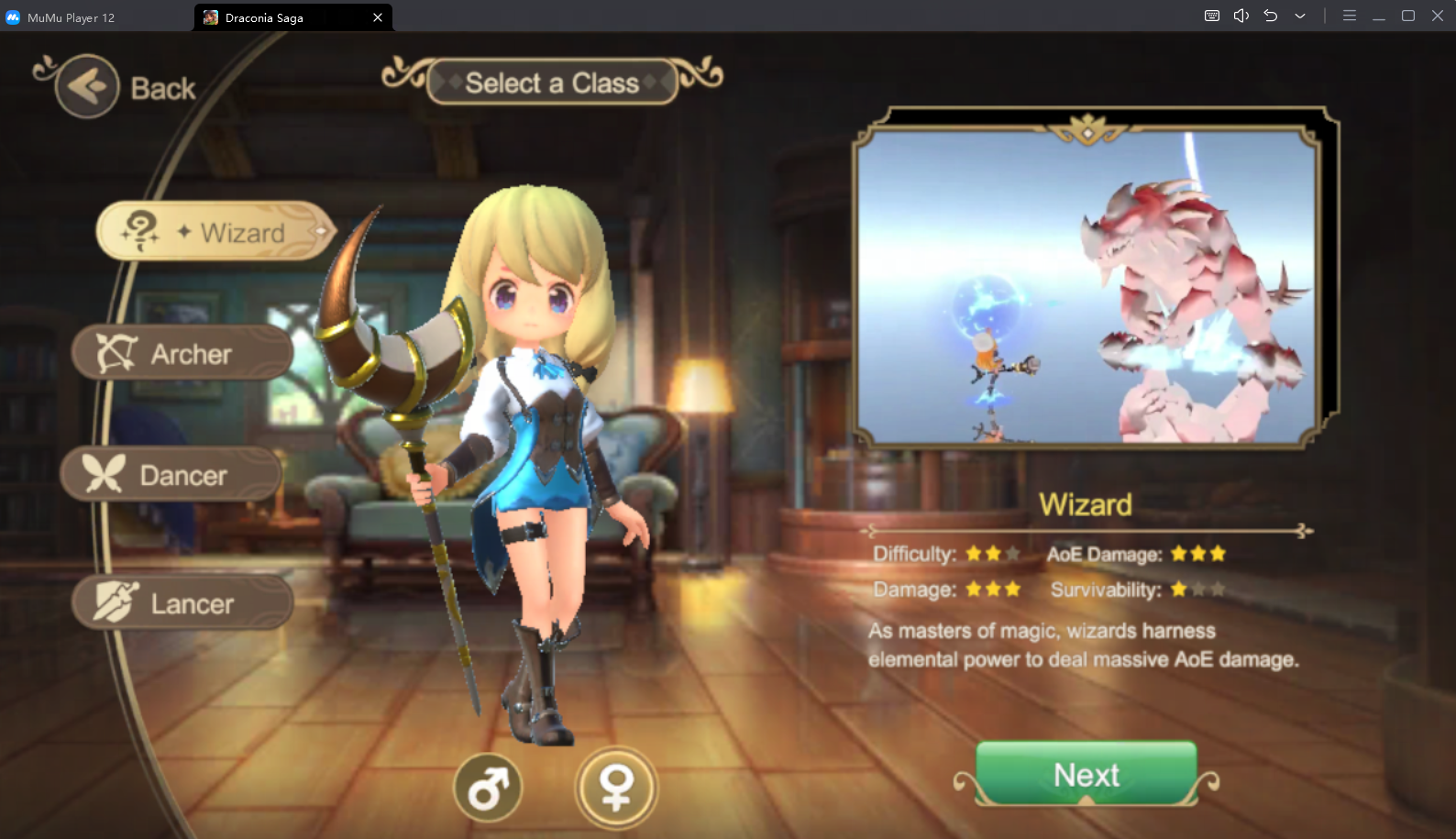Viewport: 1456px width, 839px height.
Task: Select the female gender icon
Action: (616, 788)
